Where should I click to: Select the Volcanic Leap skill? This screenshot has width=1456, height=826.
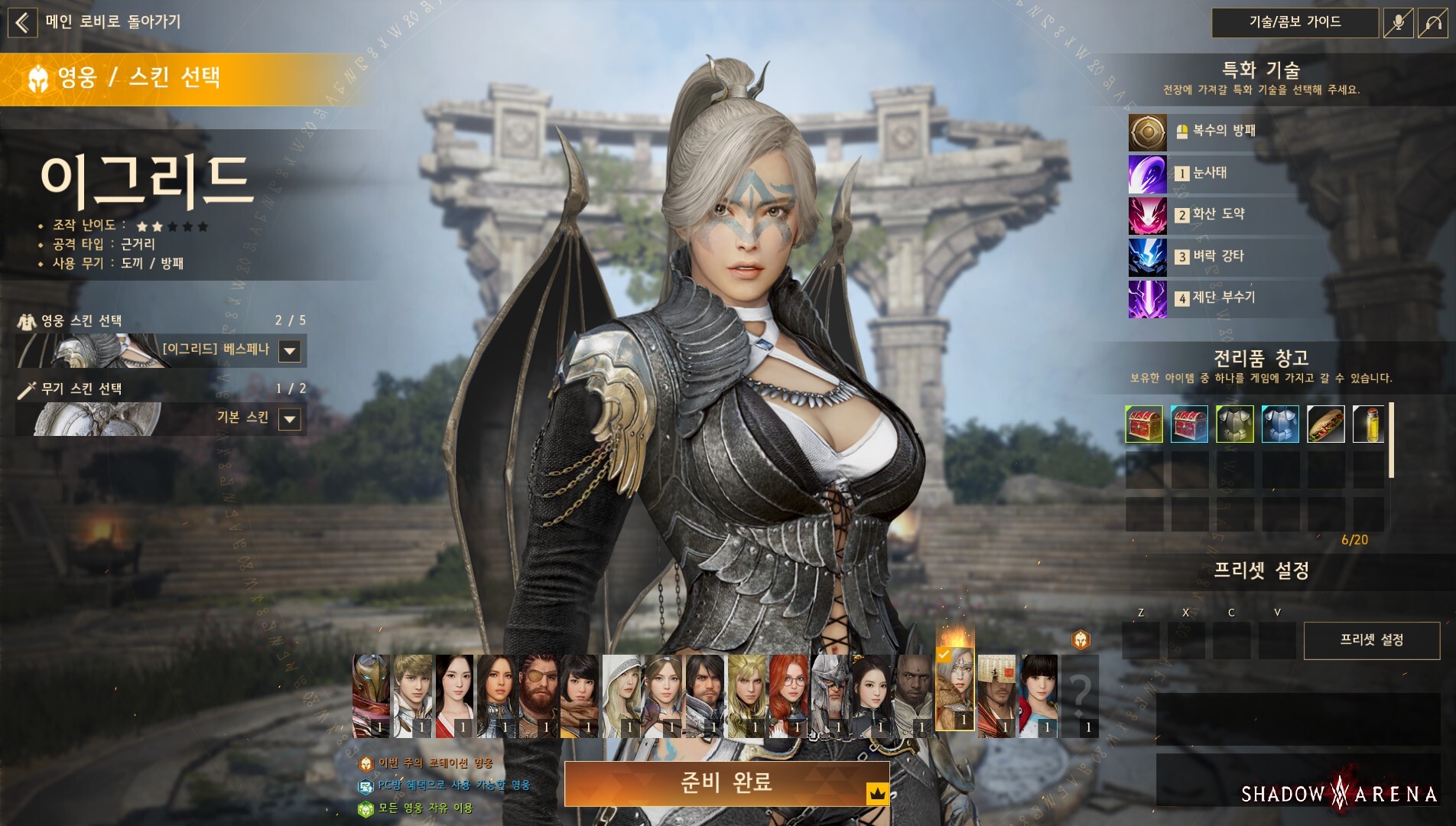coord(1147,216)
